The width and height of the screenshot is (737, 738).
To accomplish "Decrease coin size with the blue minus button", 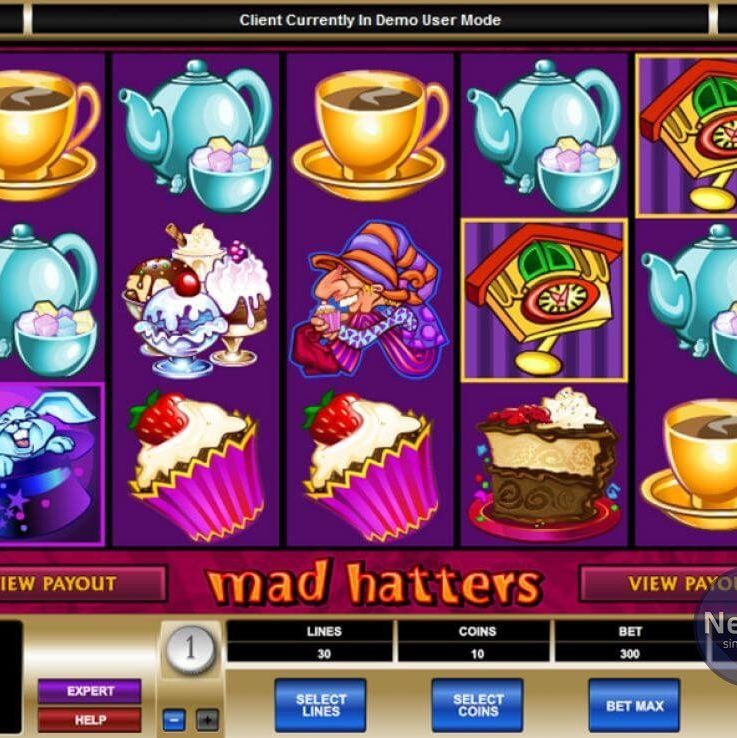I will point(173,719).
